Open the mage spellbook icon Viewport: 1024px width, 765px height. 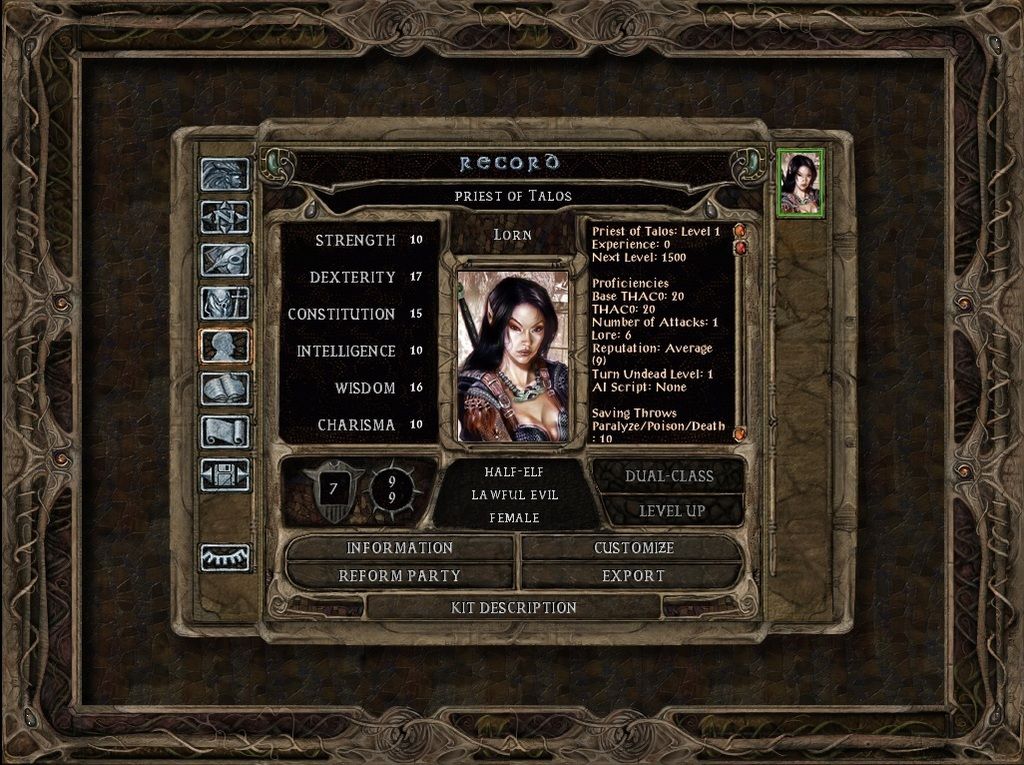(x=225, y=389)
